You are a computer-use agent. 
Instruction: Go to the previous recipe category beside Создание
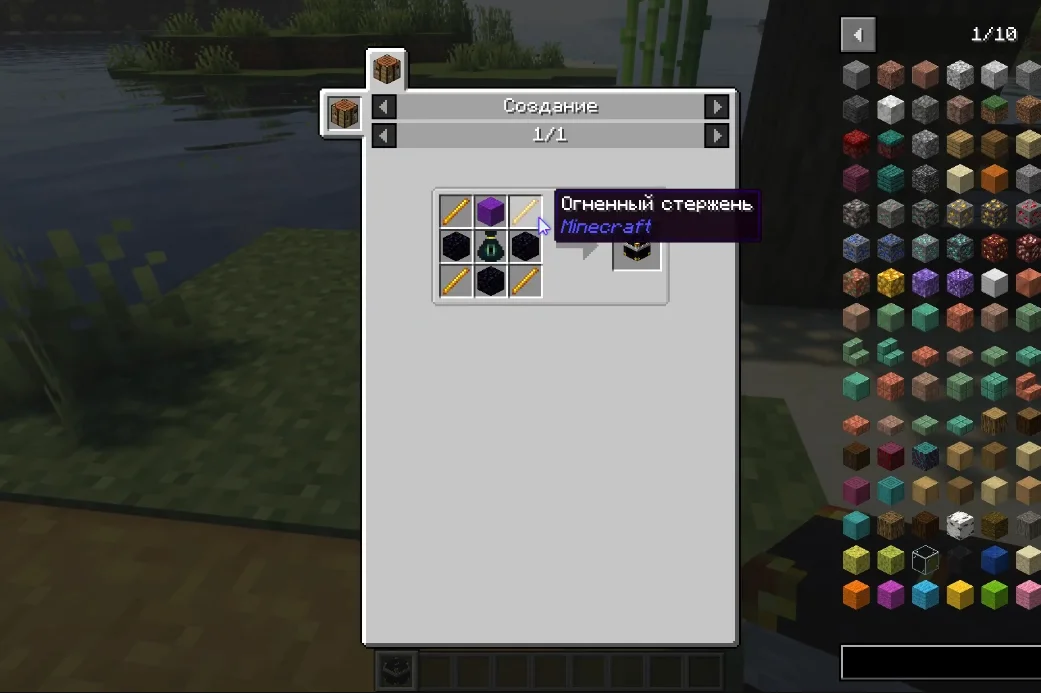[x=384, y=107]
